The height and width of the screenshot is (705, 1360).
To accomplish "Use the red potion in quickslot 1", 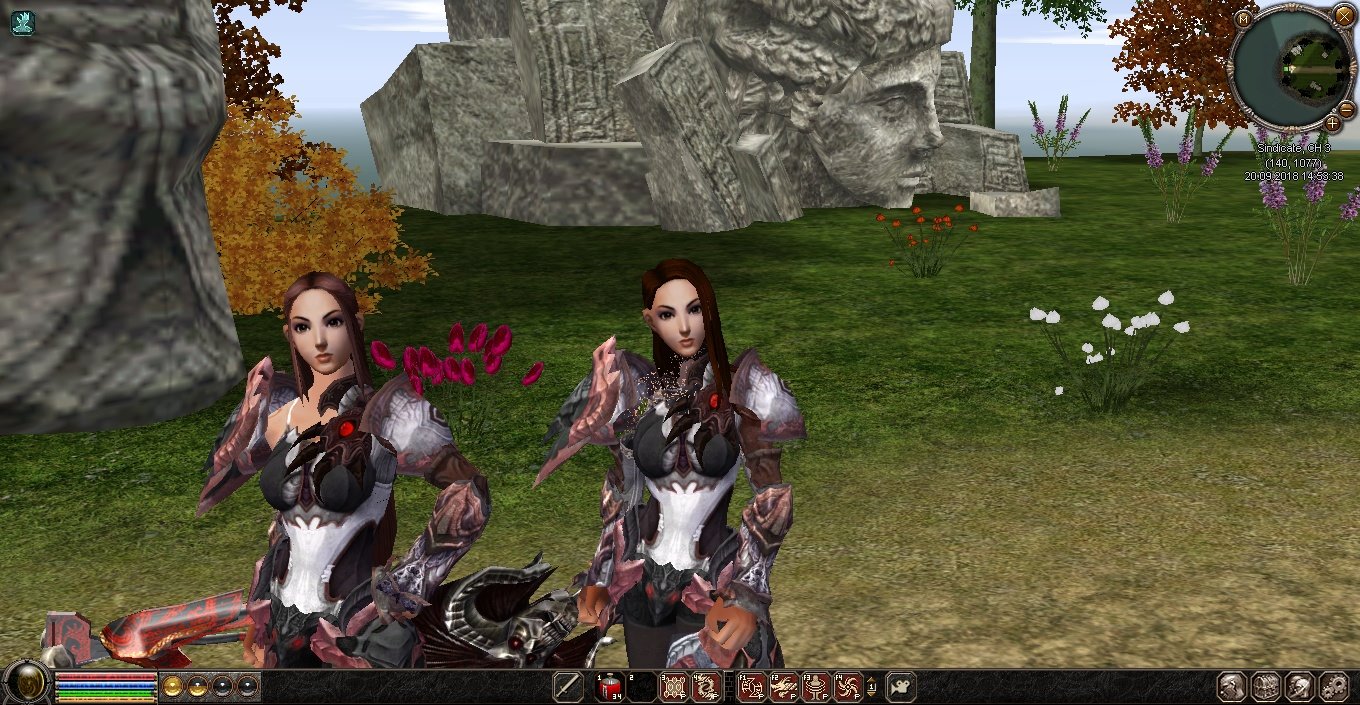I will tap(609, 687).
